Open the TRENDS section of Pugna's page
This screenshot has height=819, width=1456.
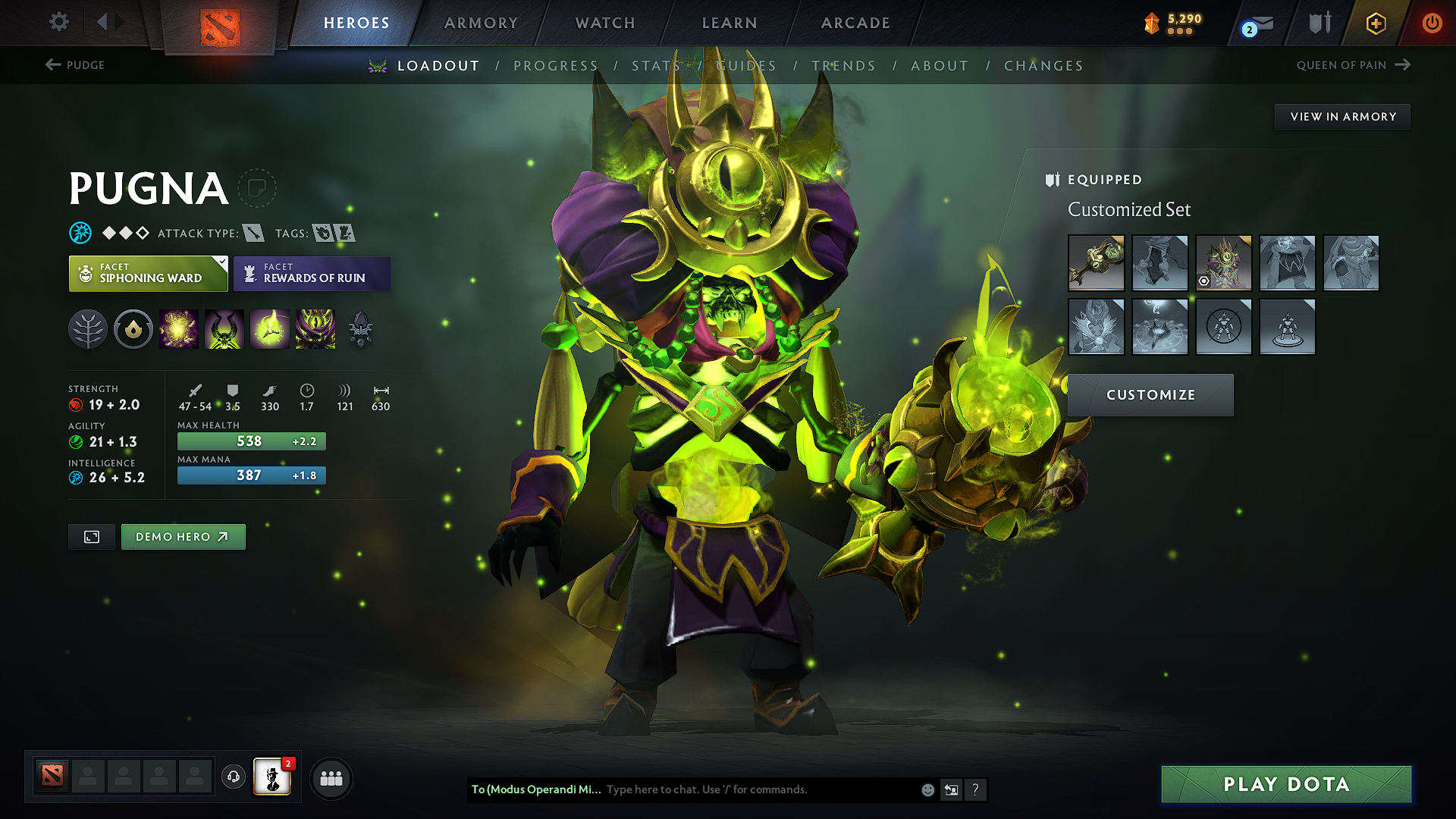pyautogui.click(x=844, y=65)
